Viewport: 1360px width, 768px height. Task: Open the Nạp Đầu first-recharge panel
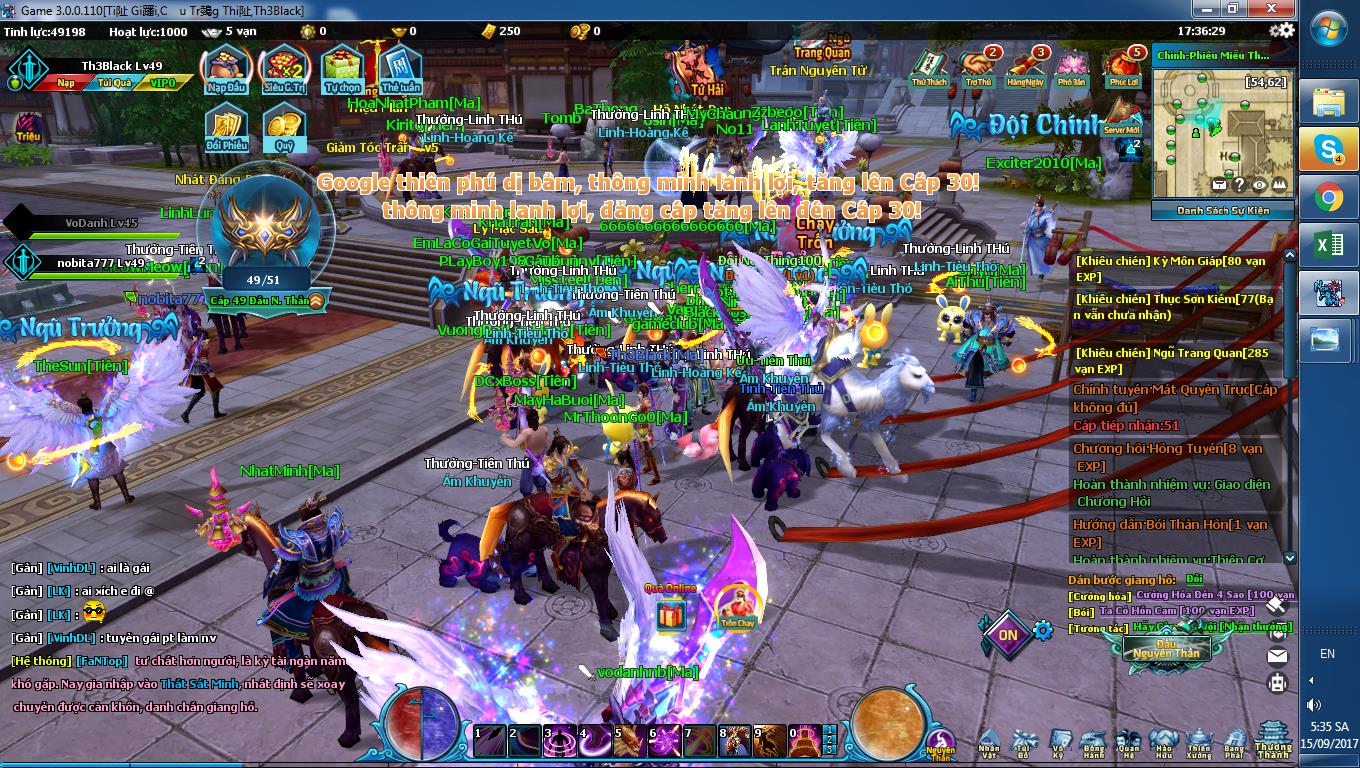pos(226,68)
